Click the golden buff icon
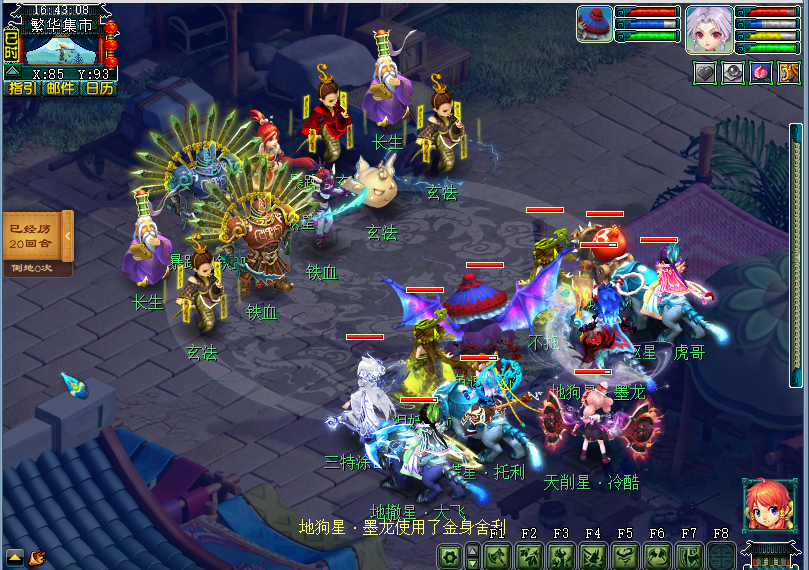 789,73
